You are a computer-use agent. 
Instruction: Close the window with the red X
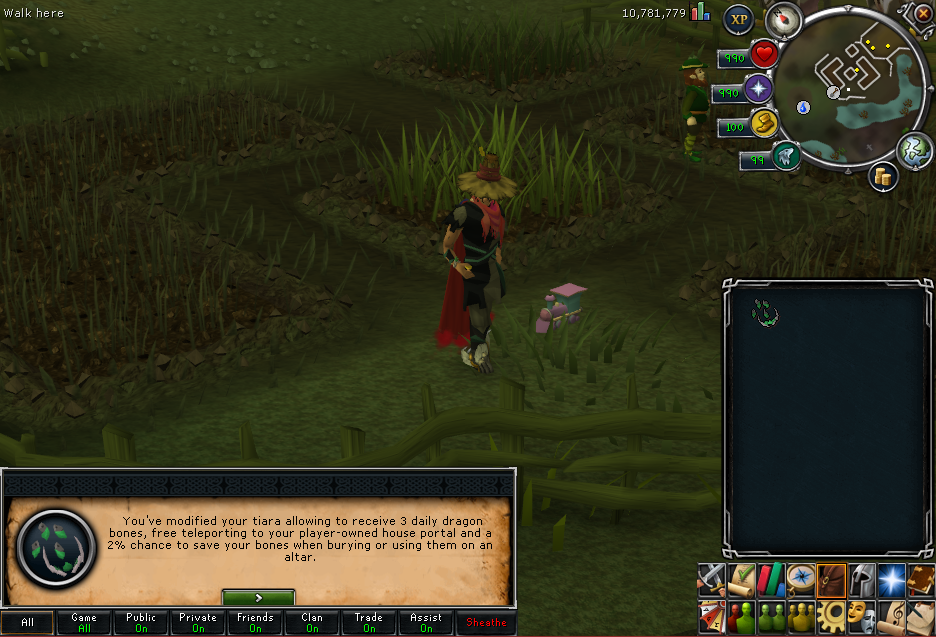922,13
